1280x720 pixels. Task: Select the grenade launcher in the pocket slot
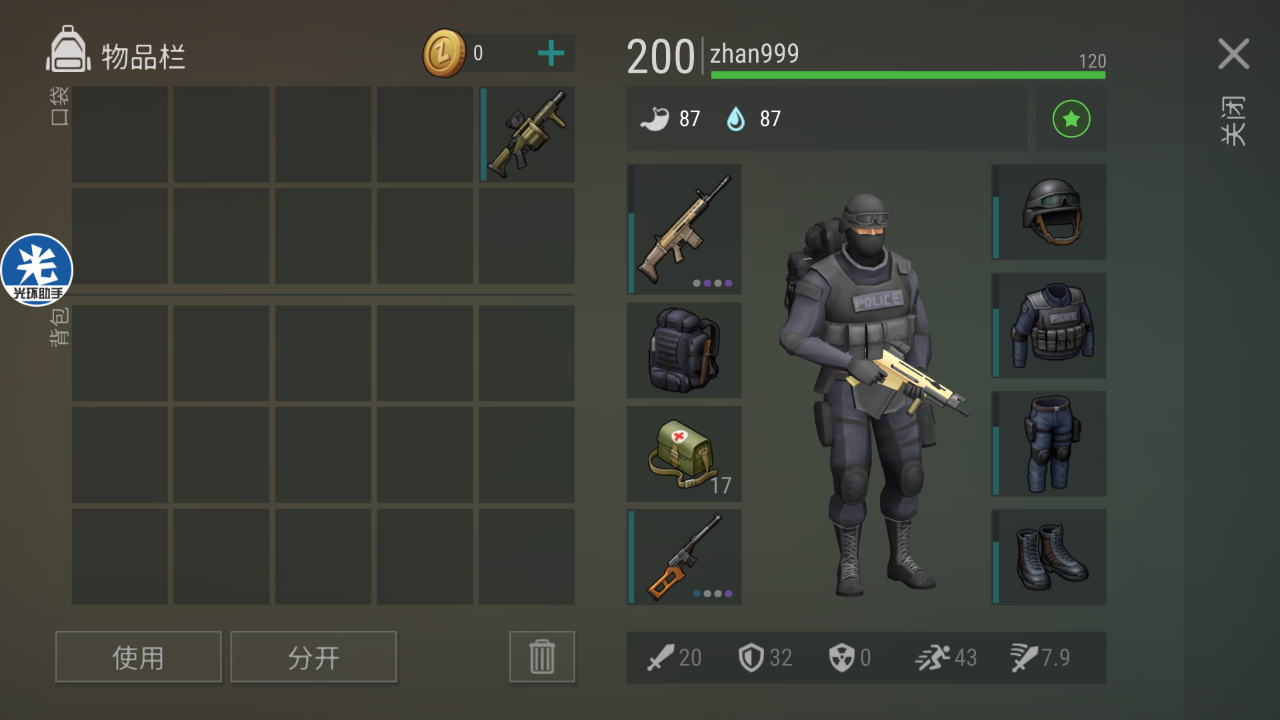(527, 135)
